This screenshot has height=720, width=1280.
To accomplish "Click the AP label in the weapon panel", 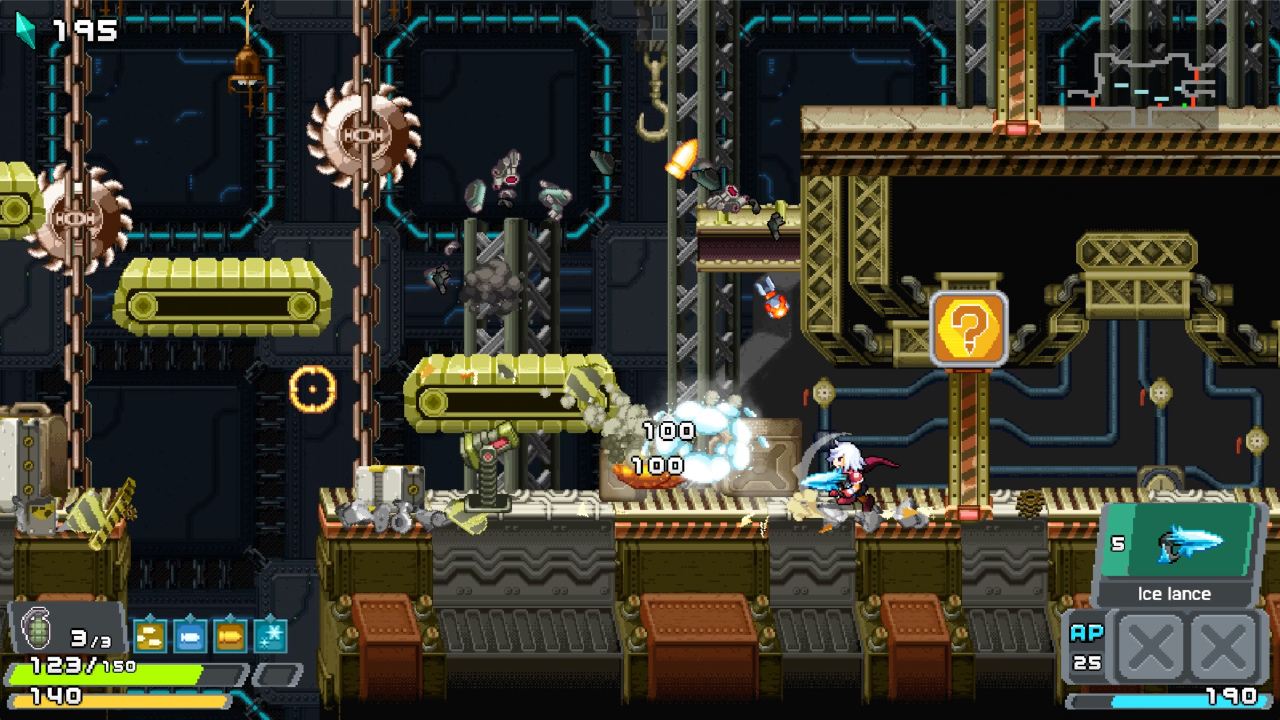I will [1090, 633].
